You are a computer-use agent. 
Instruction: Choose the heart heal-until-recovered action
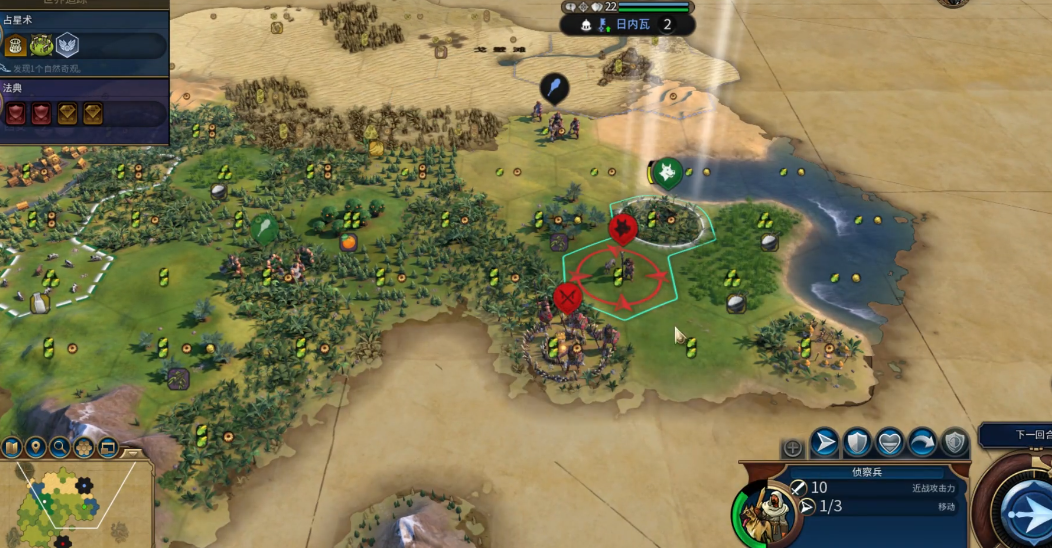tap(890, 442)
